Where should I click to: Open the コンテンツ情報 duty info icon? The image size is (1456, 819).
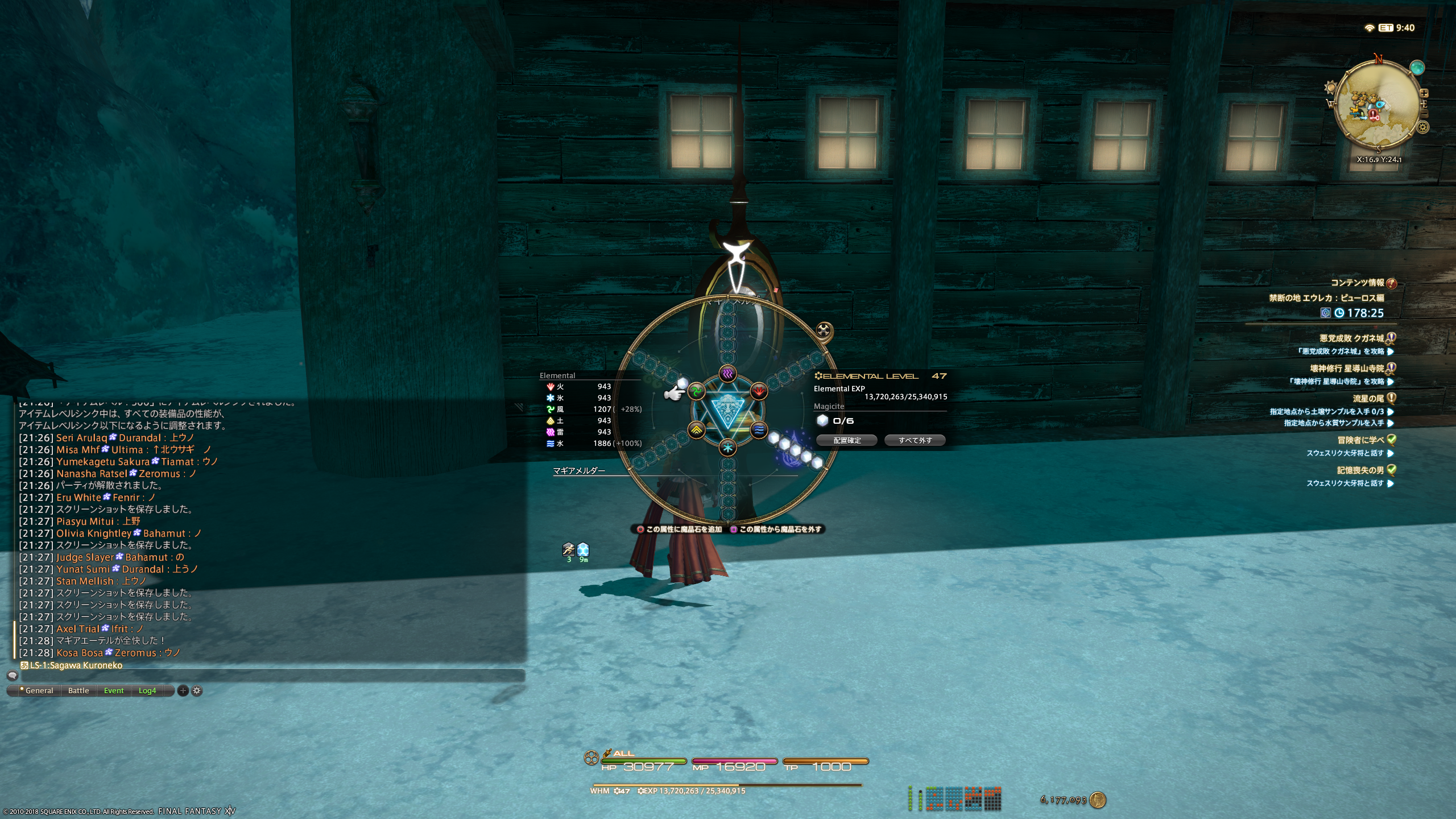click(x=1392, y=283)
